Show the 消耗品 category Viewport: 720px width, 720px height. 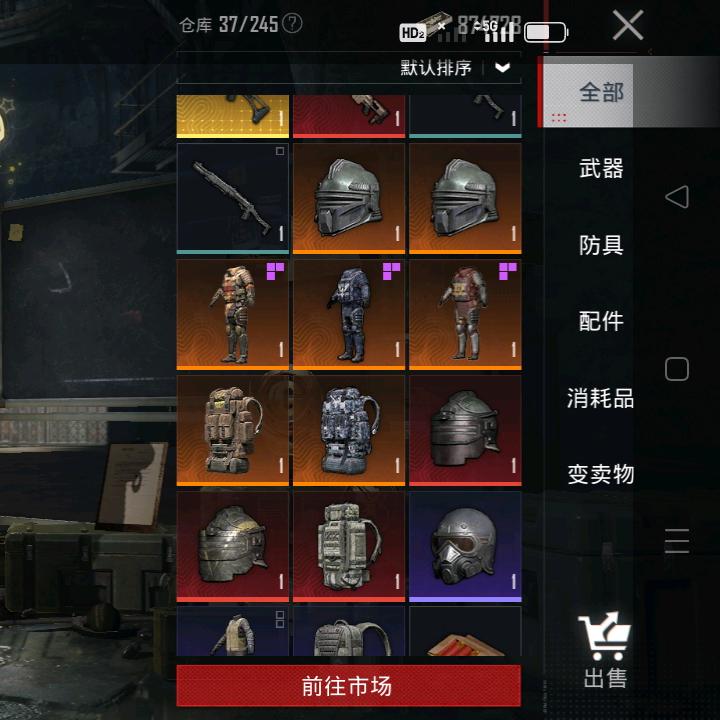point(601,398)
